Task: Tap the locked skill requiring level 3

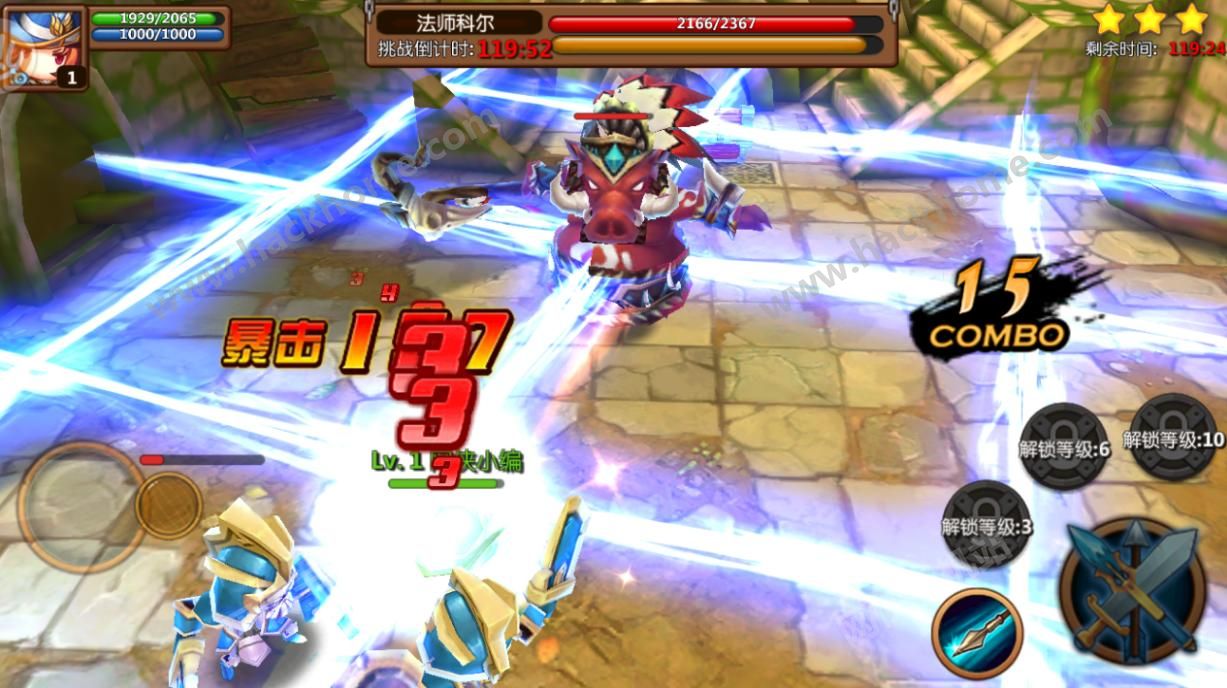Action: [986, 525]
